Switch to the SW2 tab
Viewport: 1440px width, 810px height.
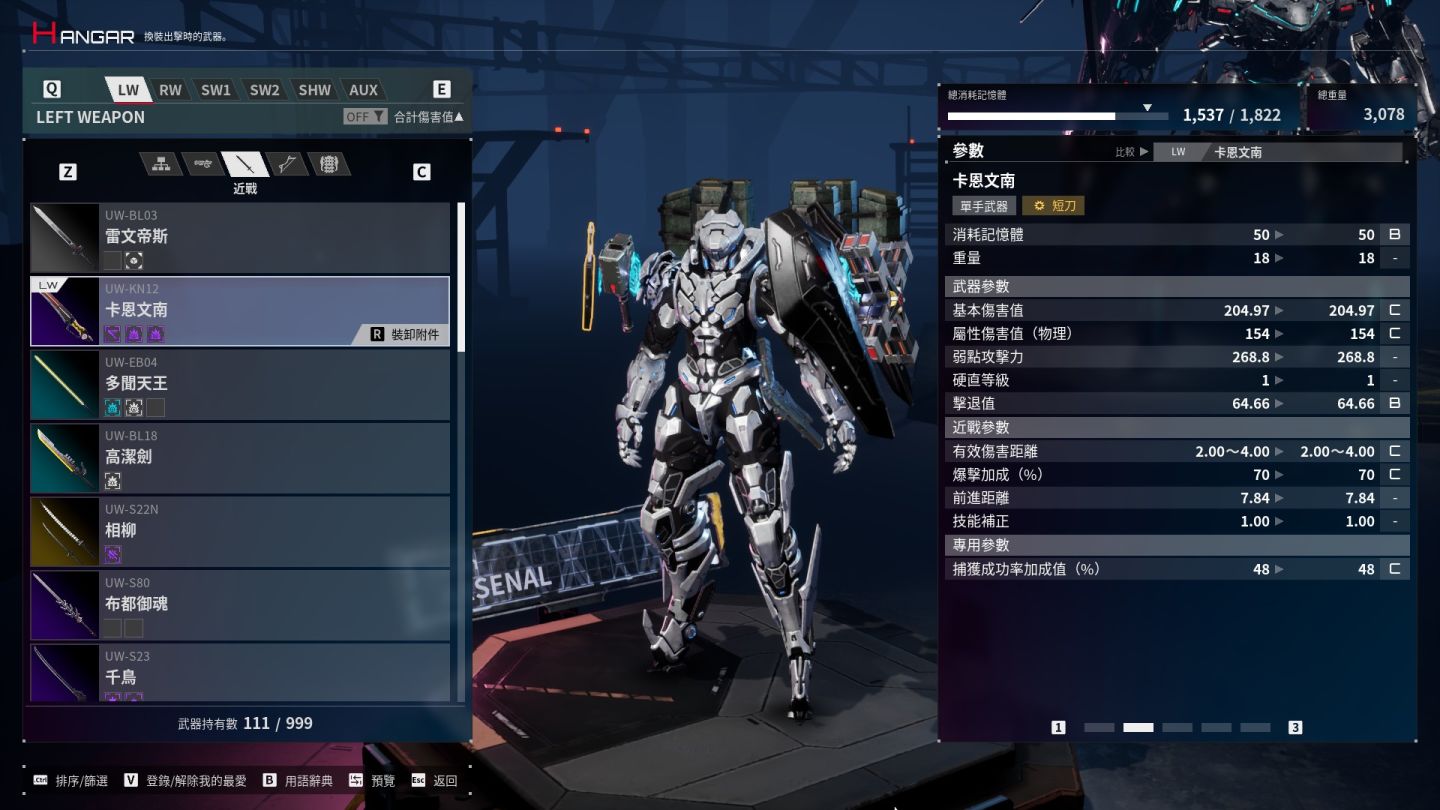click(x=265, y=90)
